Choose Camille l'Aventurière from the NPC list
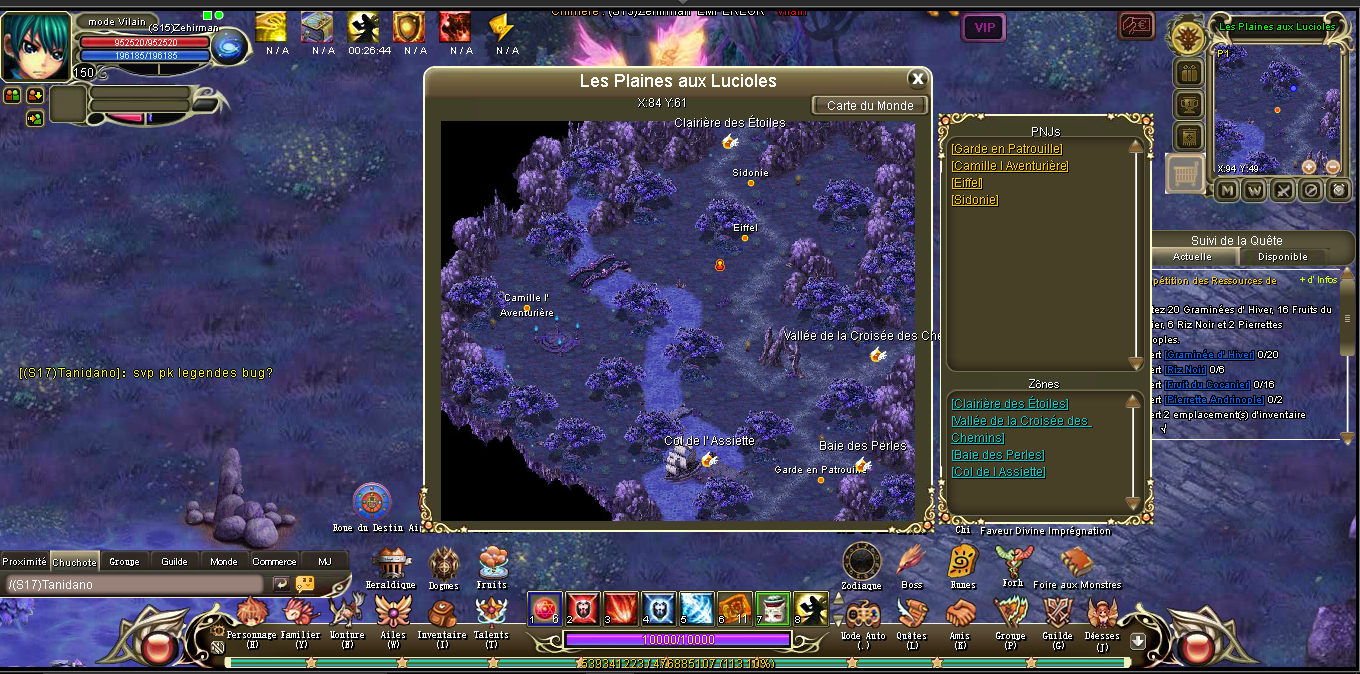 coord(1009,166)
